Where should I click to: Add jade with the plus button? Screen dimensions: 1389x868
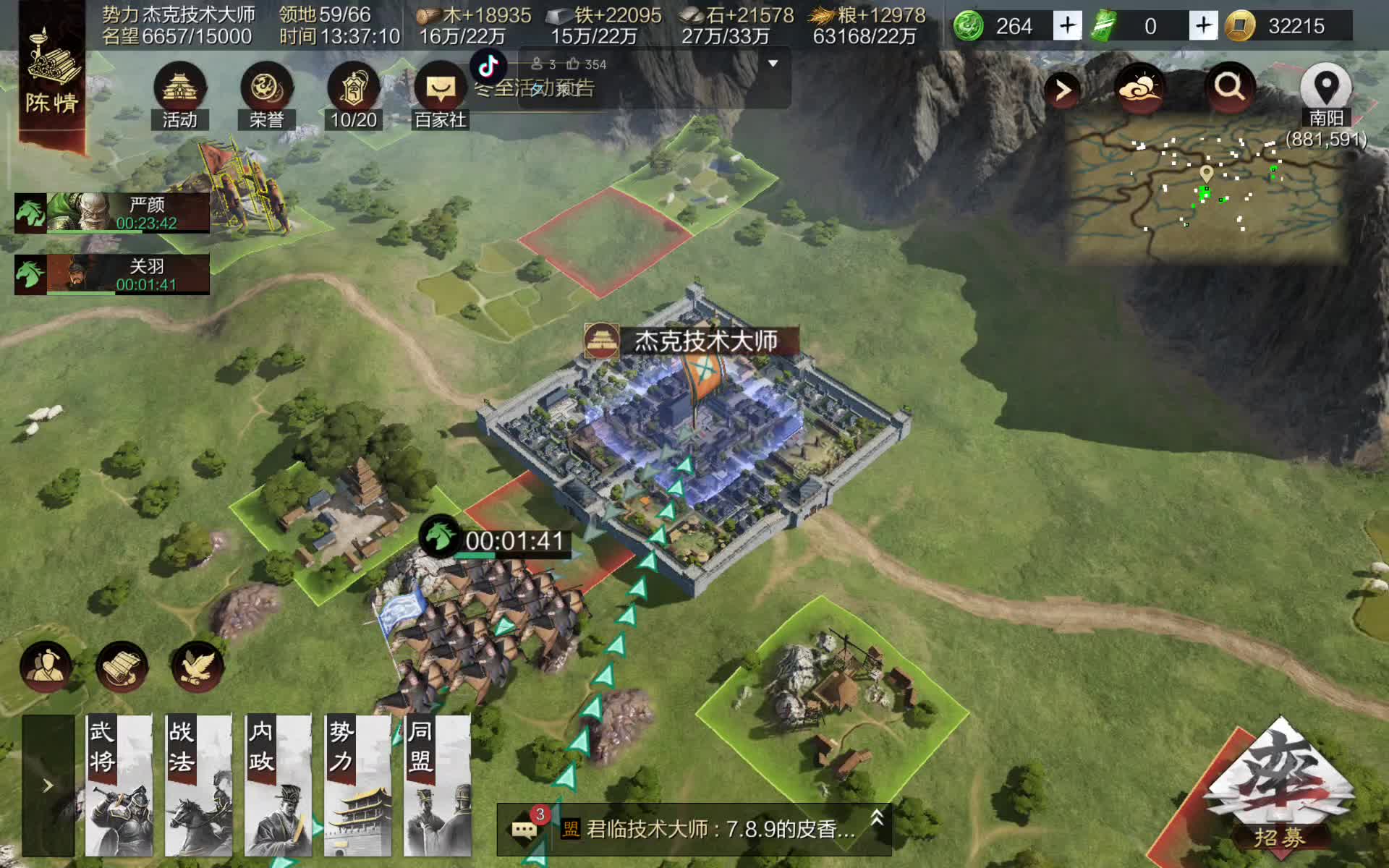[x=1067, y=26]
